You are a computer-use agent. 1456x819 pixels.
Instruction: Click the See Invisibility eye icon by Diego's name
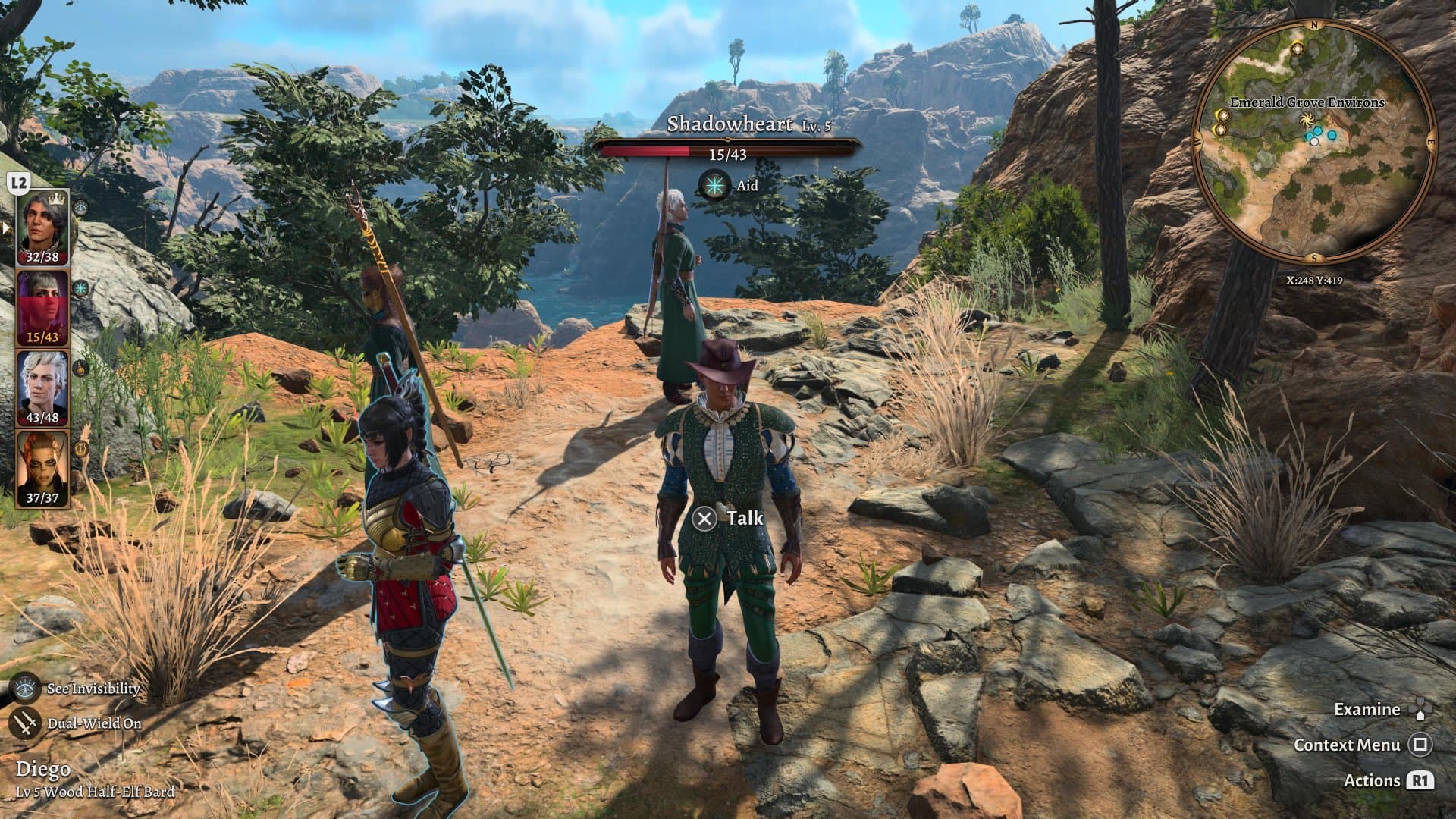pyautogui.click(x=27, y=688)
